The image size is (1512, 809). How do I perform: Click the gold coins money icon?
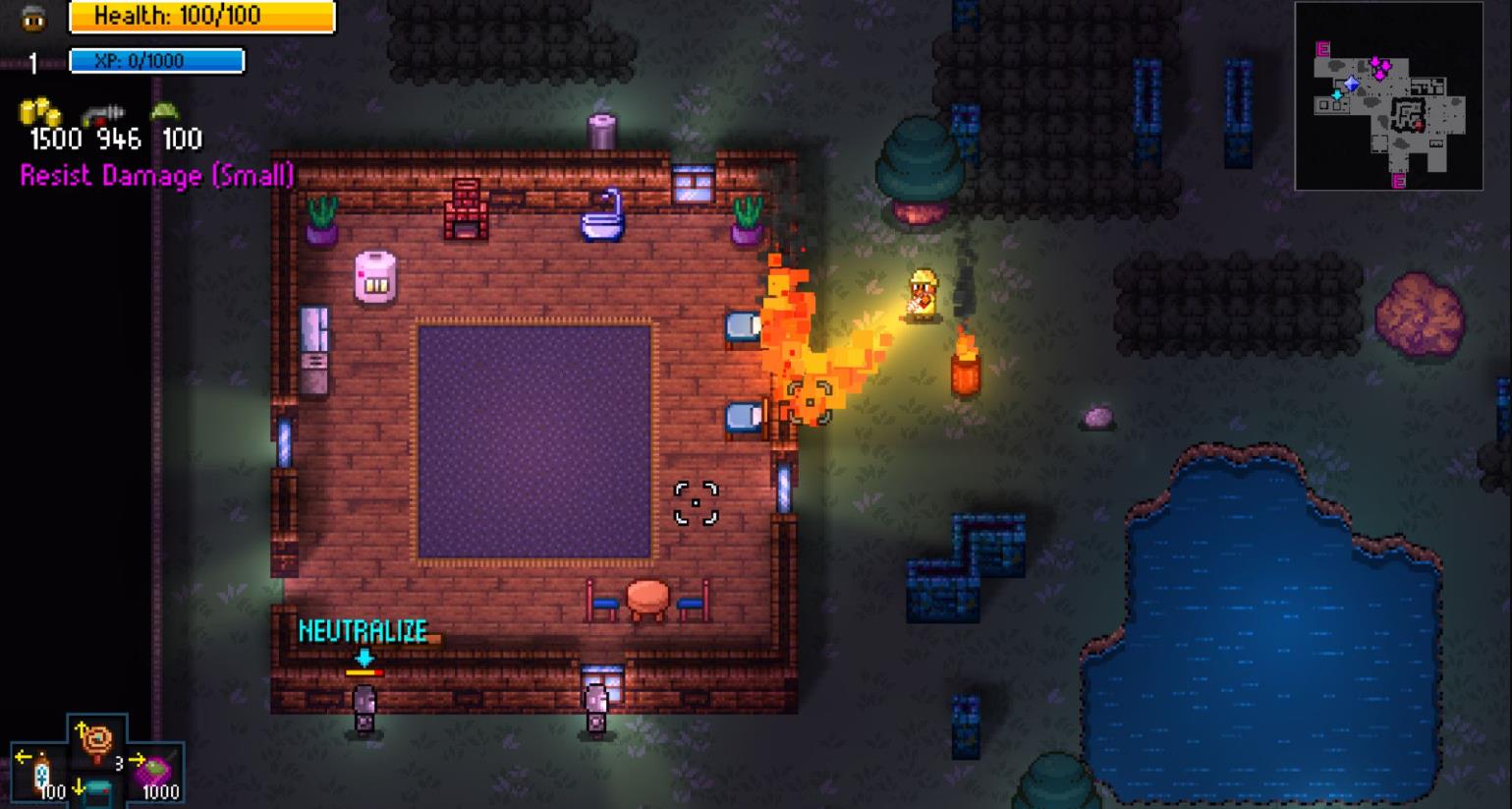click(39, 113)
